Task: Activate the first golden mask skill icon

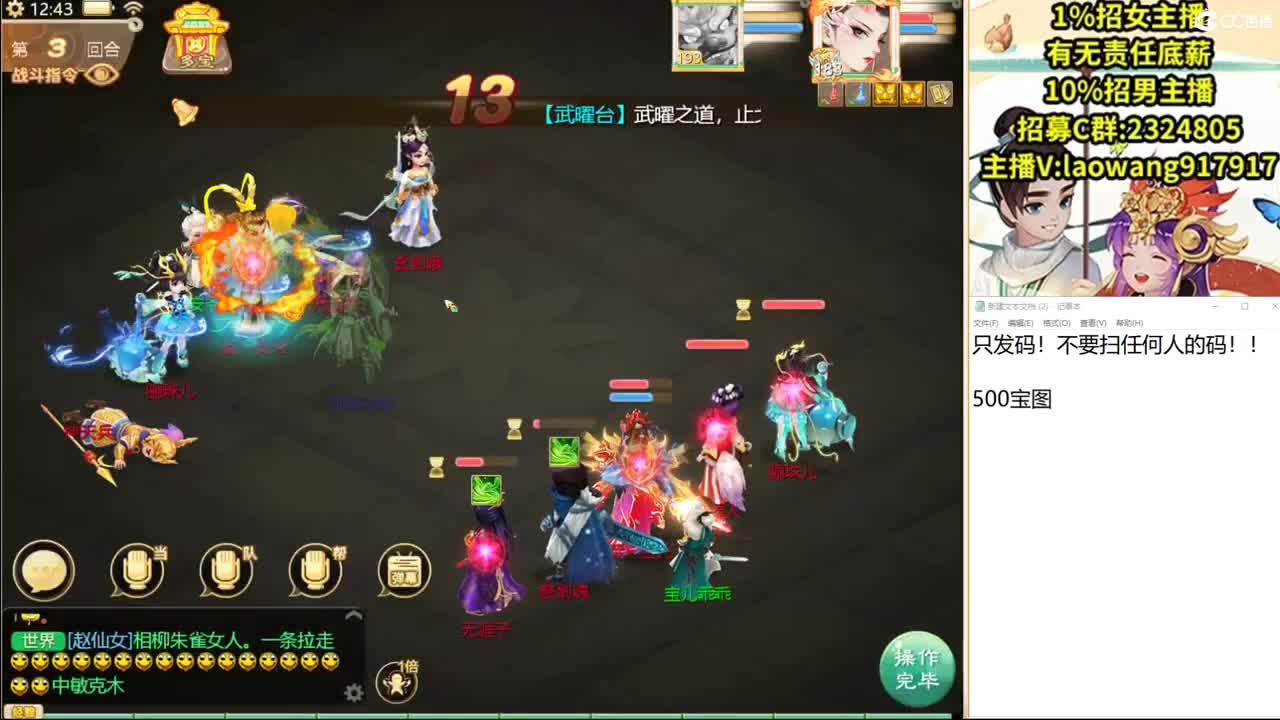Action: click(x=886, y=95)
